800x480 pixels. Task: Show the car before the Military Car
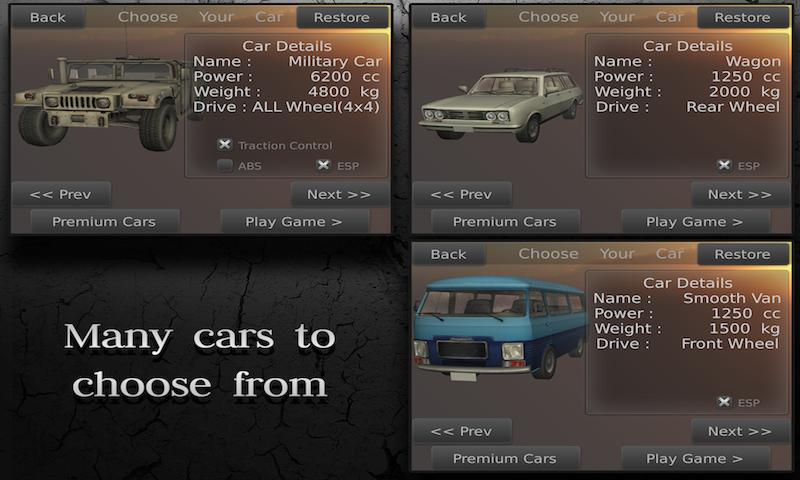pyautogui.click(x=61, y=194)
